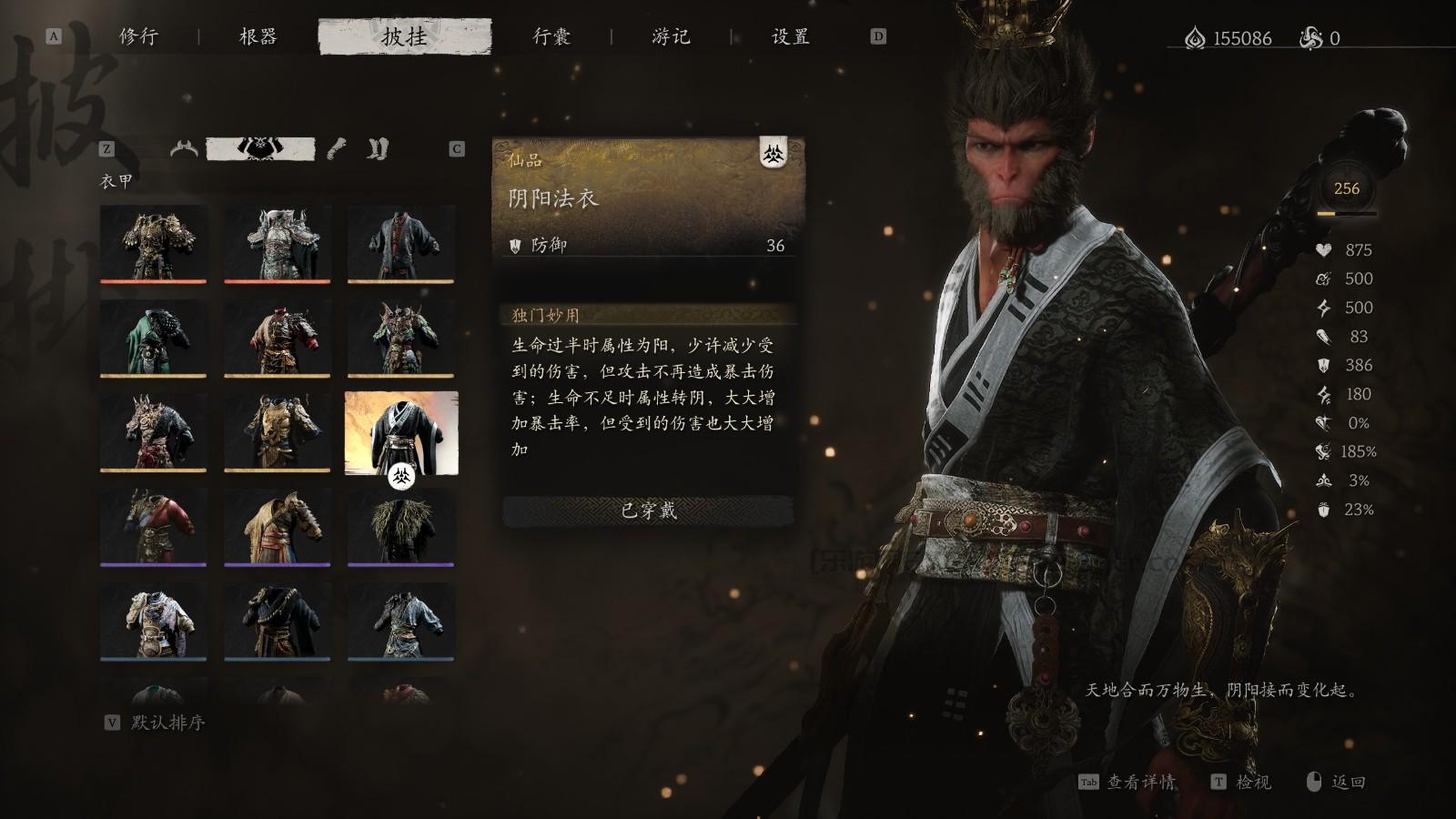
Task: Select the wristguards category icon
Action: coord(337,148)
